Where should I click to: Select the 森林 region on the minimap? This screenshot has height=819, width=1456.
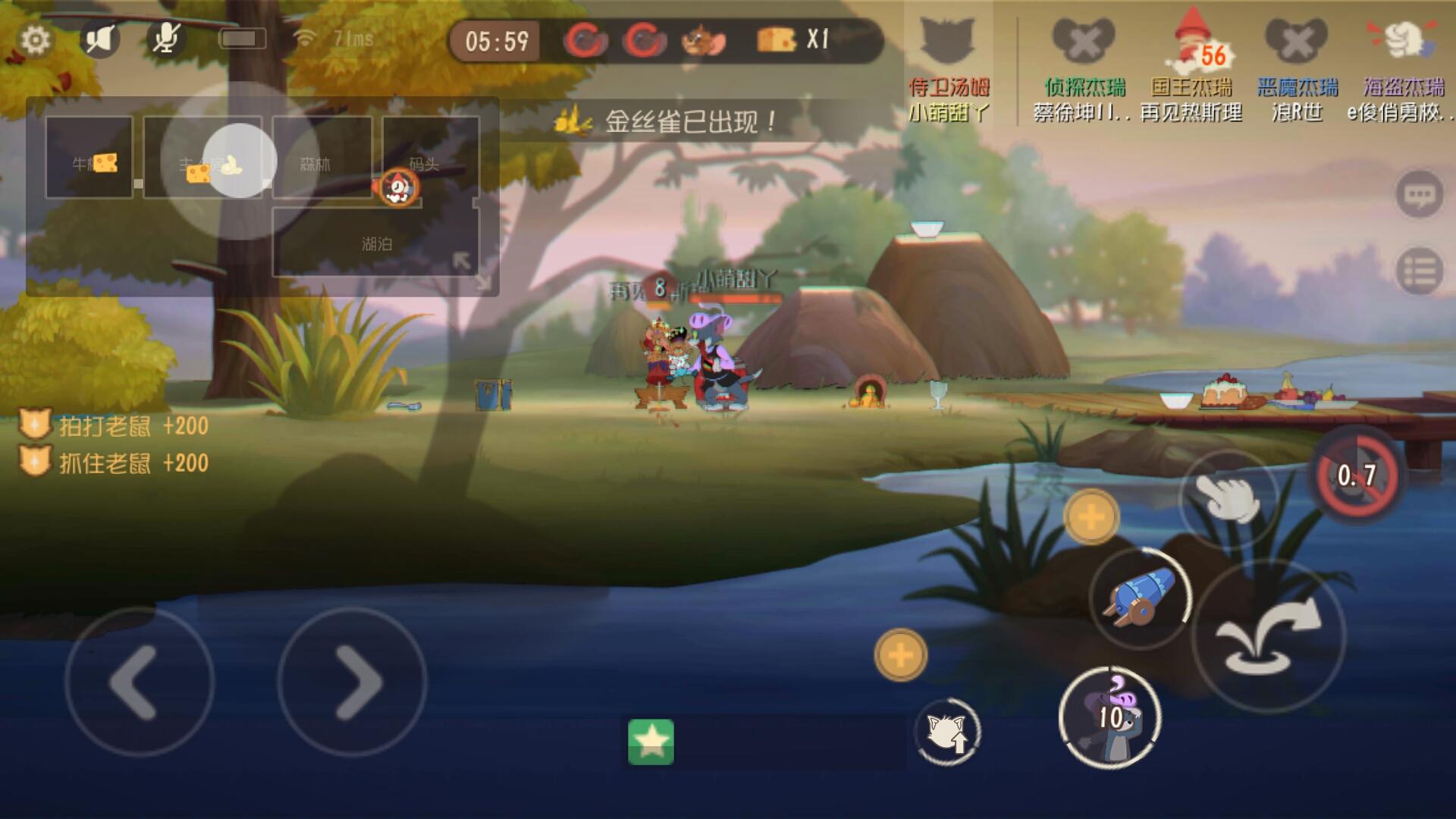click(x=322, y=161)
